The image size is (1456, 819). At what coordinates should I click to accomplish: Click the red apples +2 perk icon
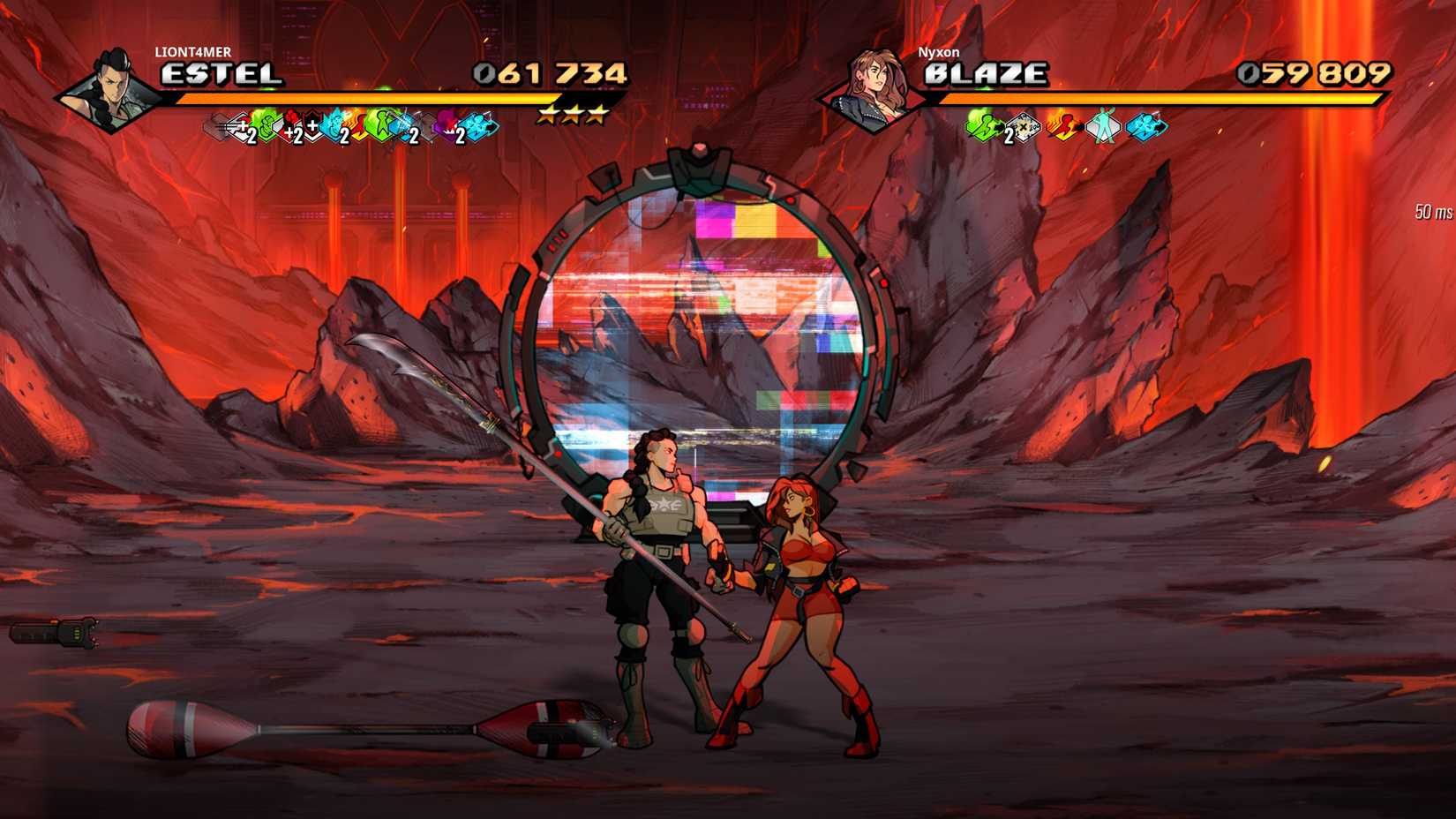(288, 126)
